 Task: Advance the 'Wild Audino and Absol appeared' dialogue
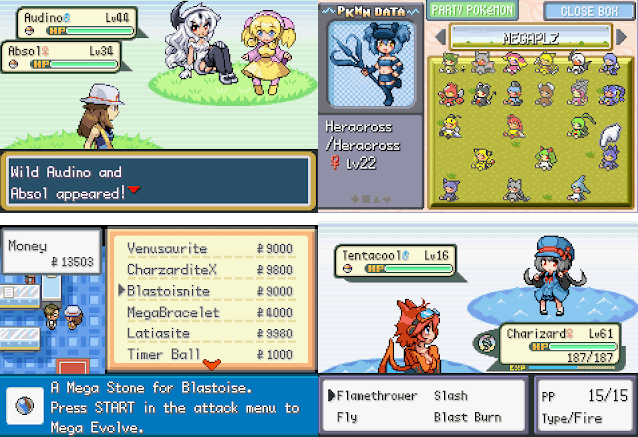[x=134, y=190]
